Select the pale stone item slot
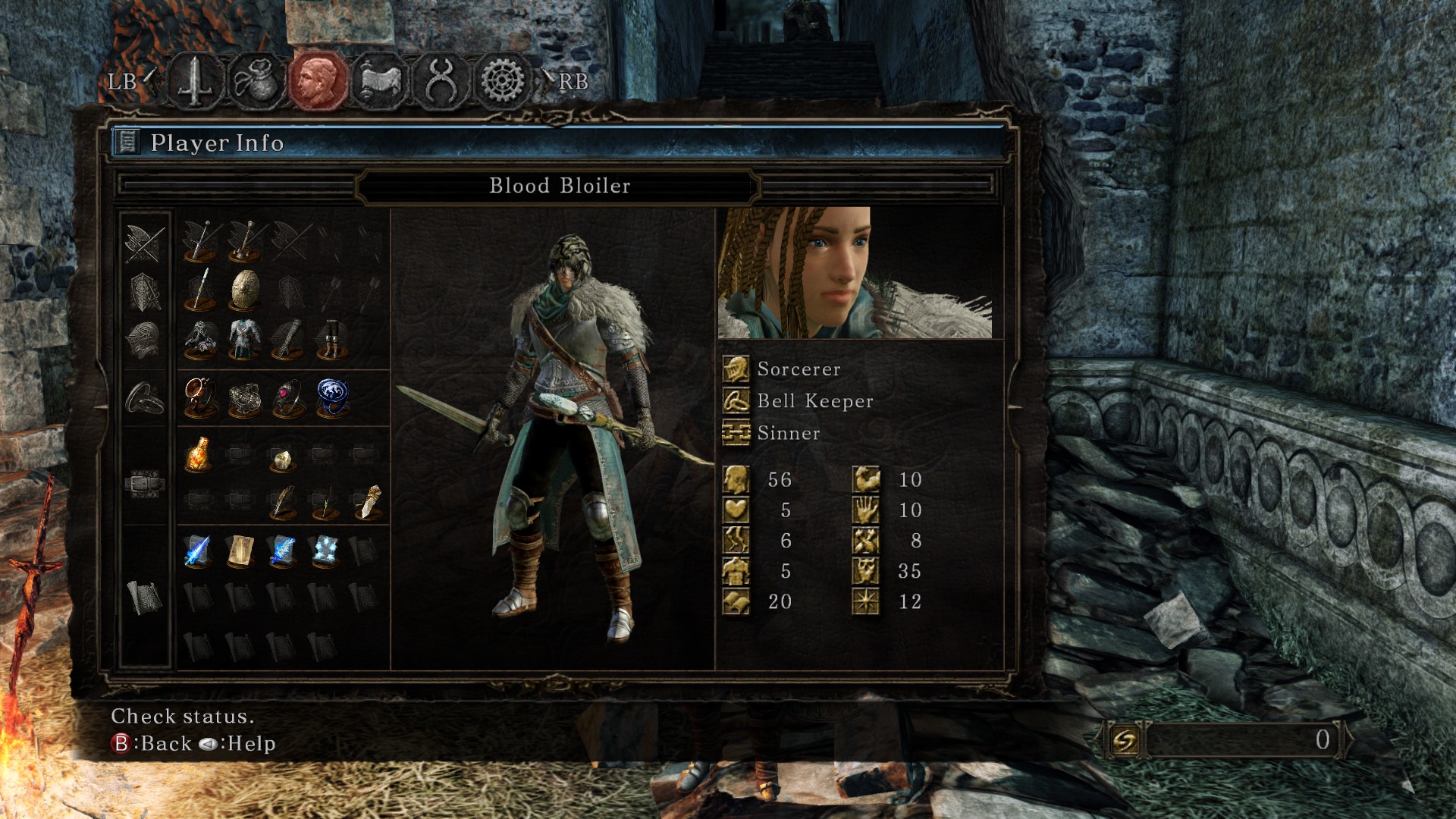 pyautogui.click(x=281, y=457)
